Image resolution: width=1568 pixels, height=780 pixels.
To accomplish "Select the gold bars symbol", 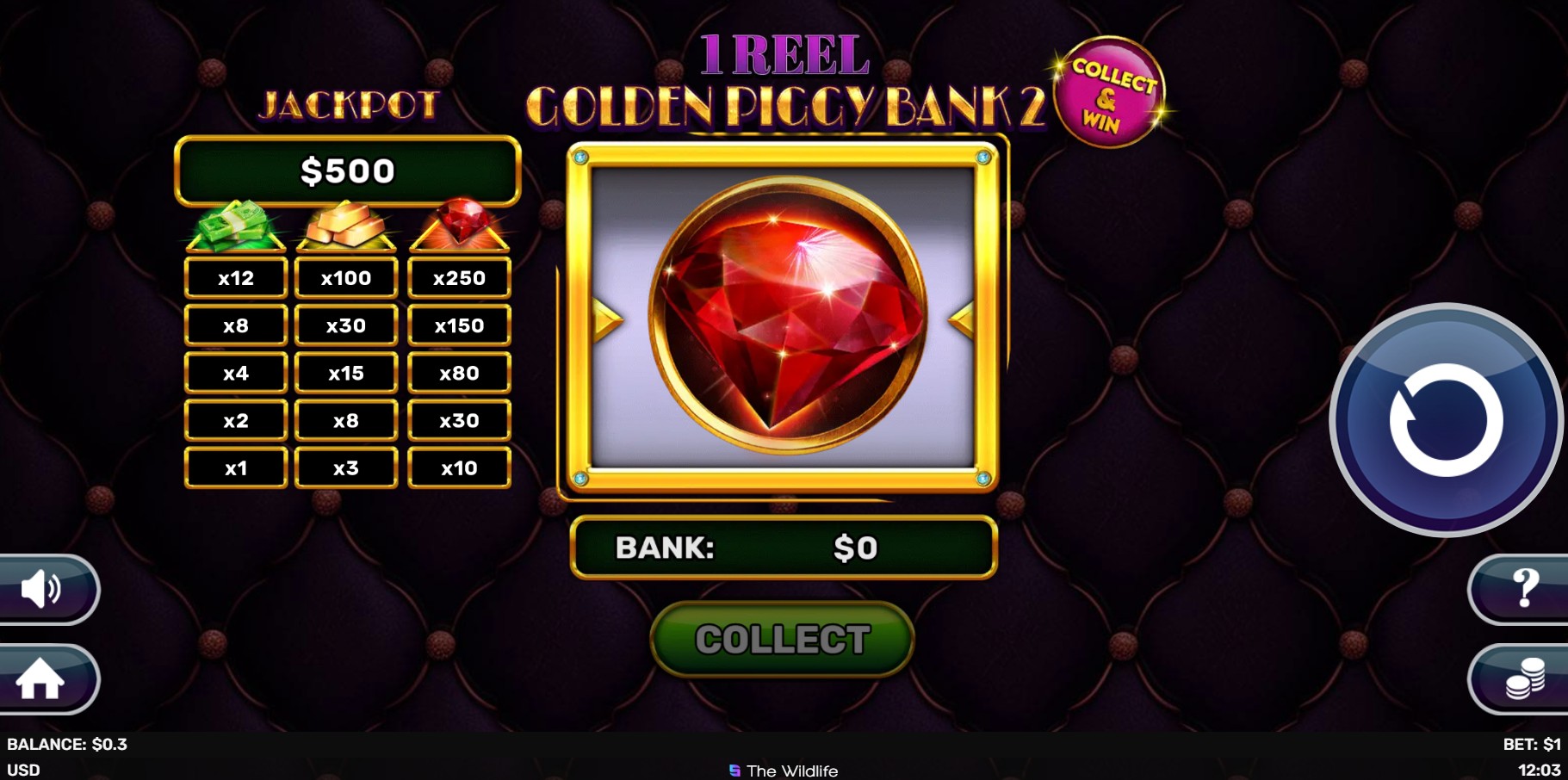I will click(346, 226).
